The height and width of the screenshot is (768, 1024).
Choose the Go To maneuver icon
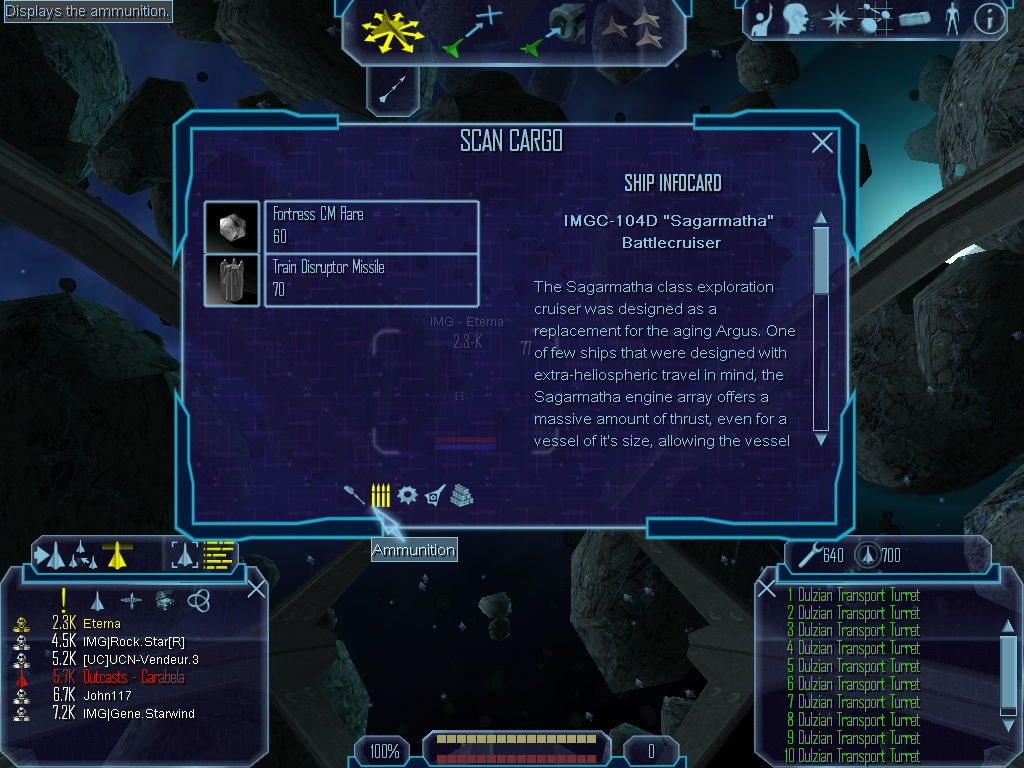(x=473, y=30)
